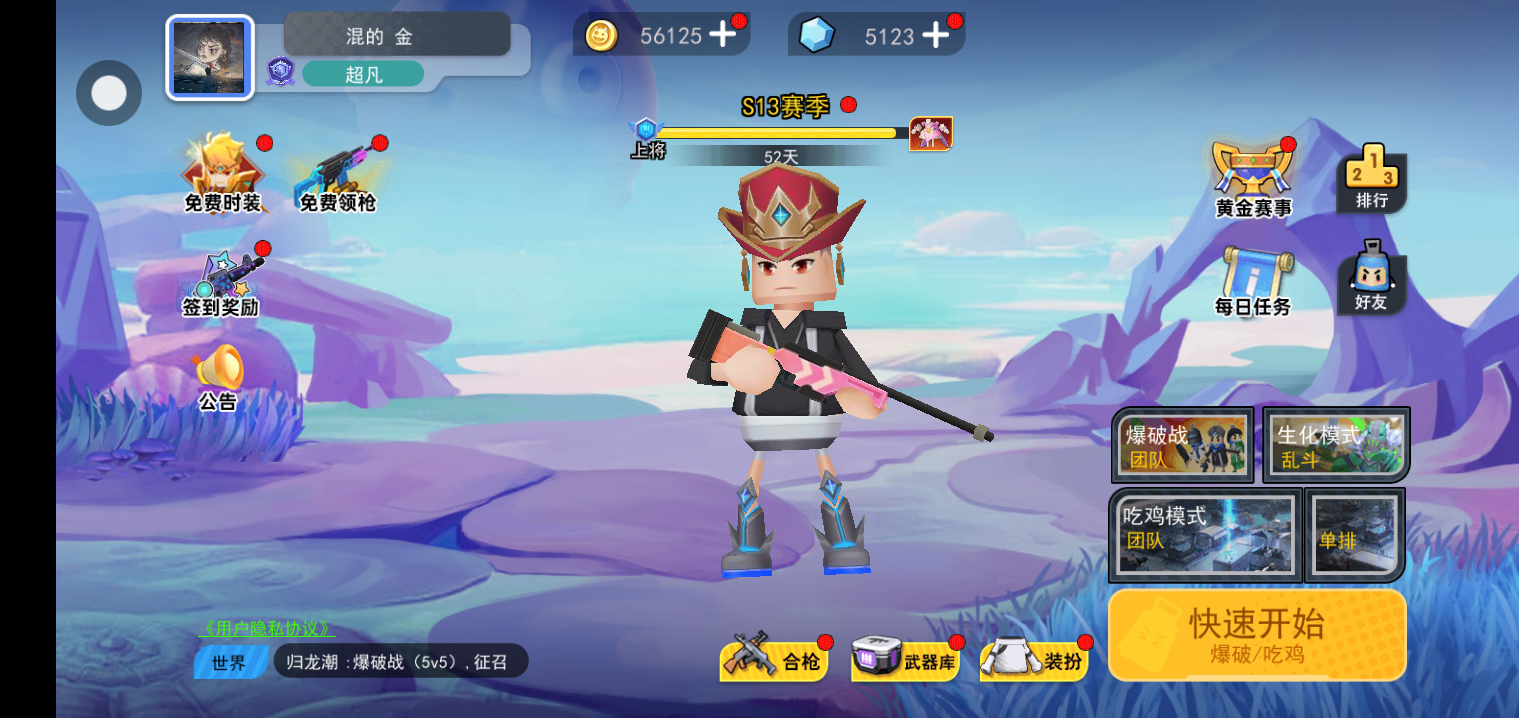Screen dimensions: 1519x718
Task: Open the 装扮 outfit menu
Action: (1035, 660)
